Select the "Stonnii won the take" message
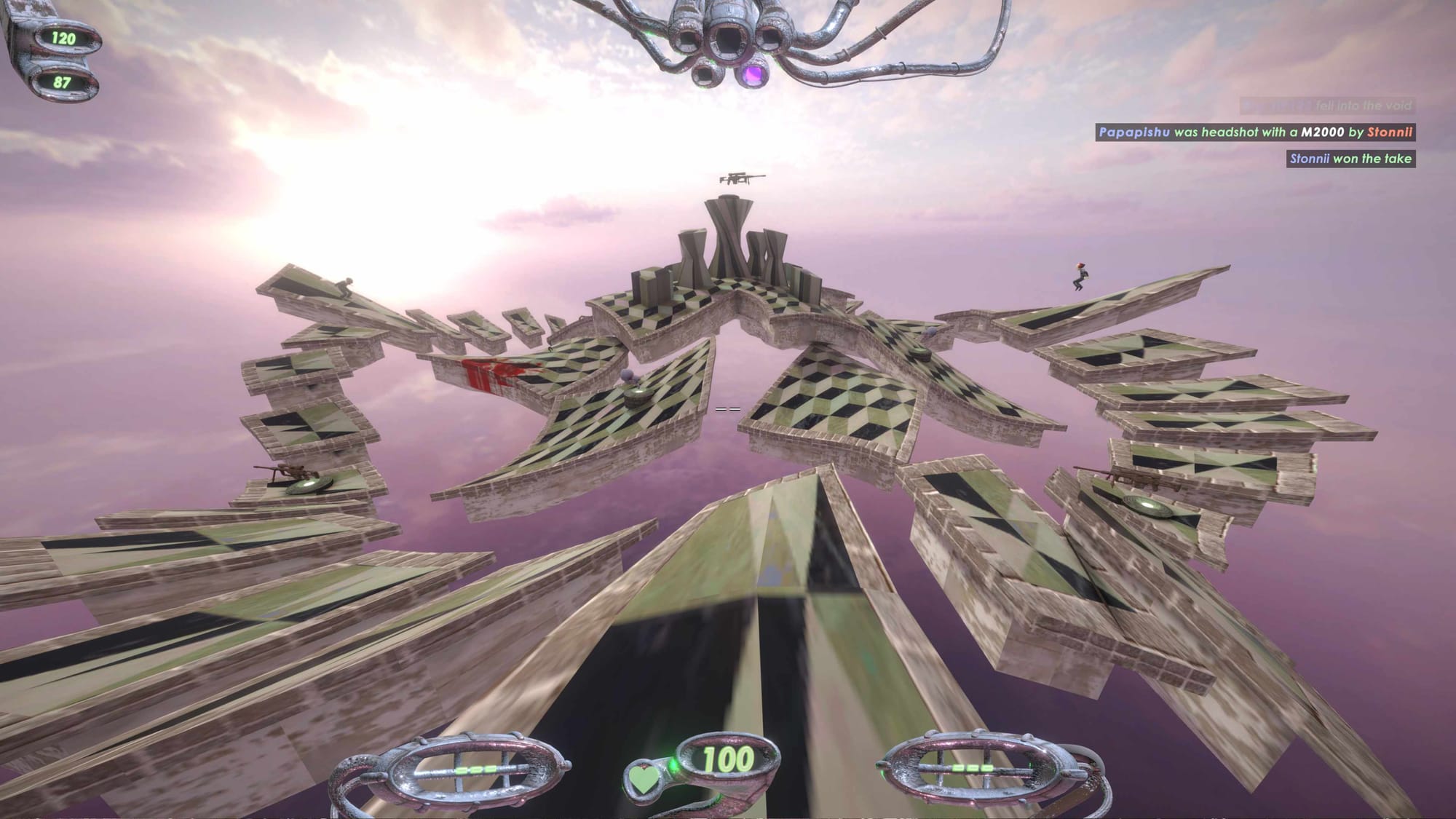Screen dimensions: 1456x819 (x=1350, y=159)
